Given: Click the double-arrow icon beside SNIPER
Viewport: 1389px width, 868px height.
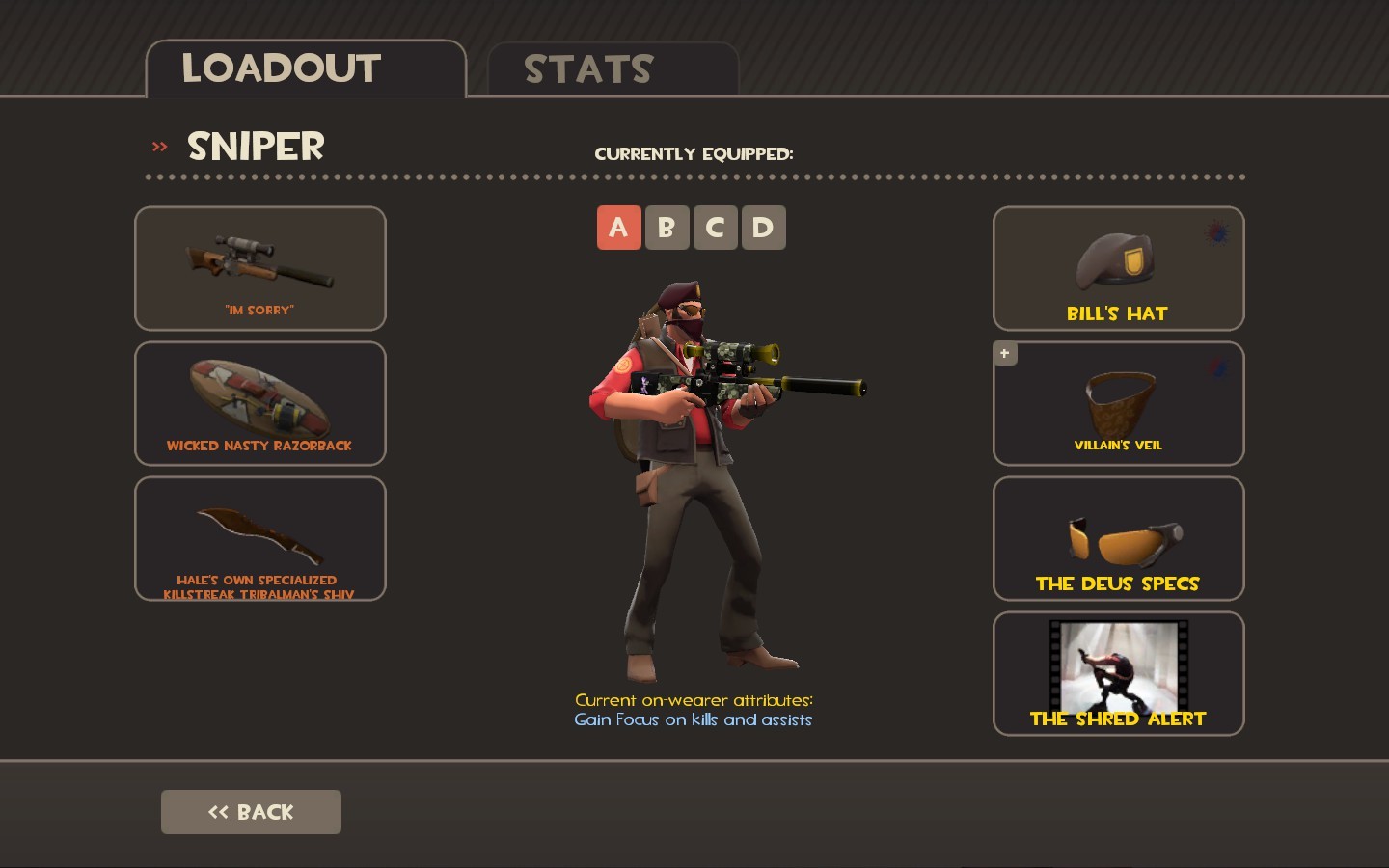Looking at the screenshot, I should point(157,147).
